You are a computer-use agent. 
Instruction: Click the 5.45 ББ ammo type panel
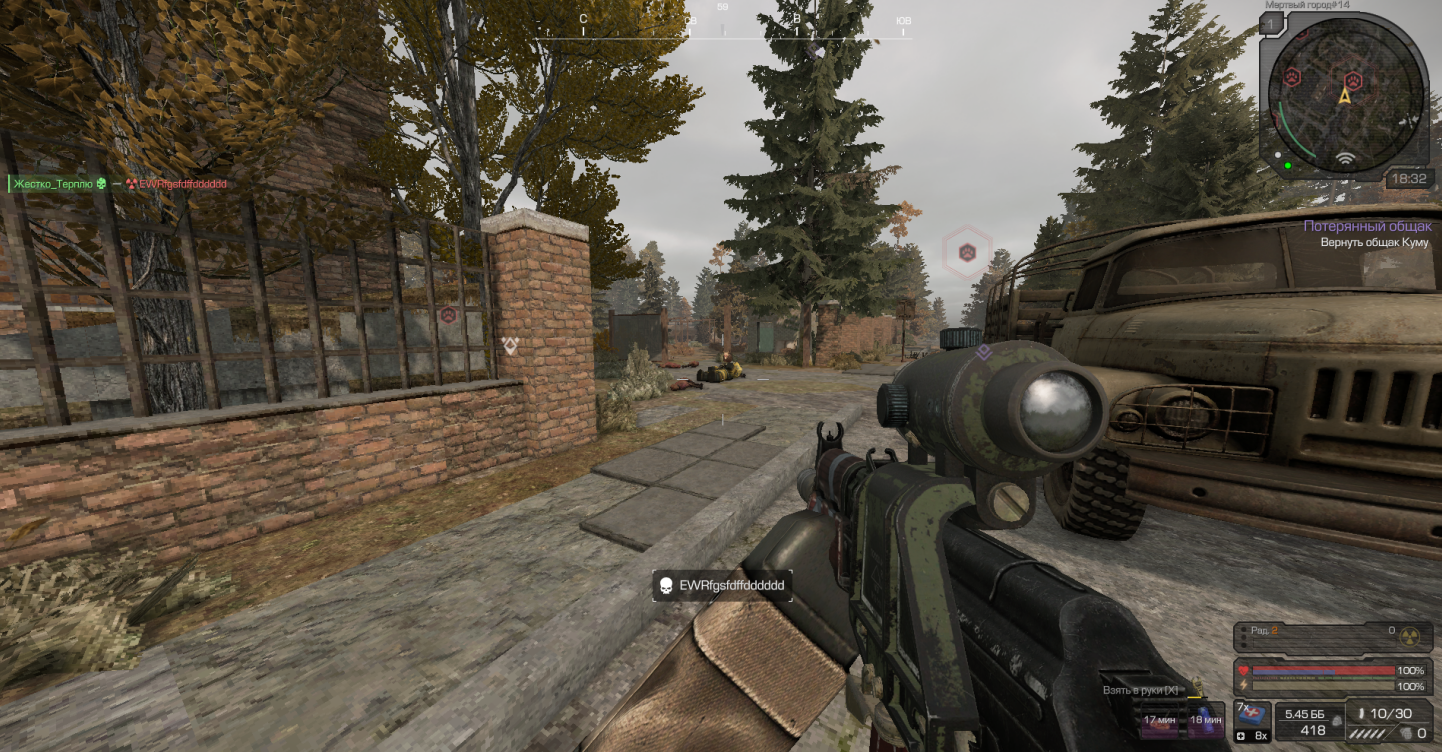pyautogui.click(x=1305, y=722)
